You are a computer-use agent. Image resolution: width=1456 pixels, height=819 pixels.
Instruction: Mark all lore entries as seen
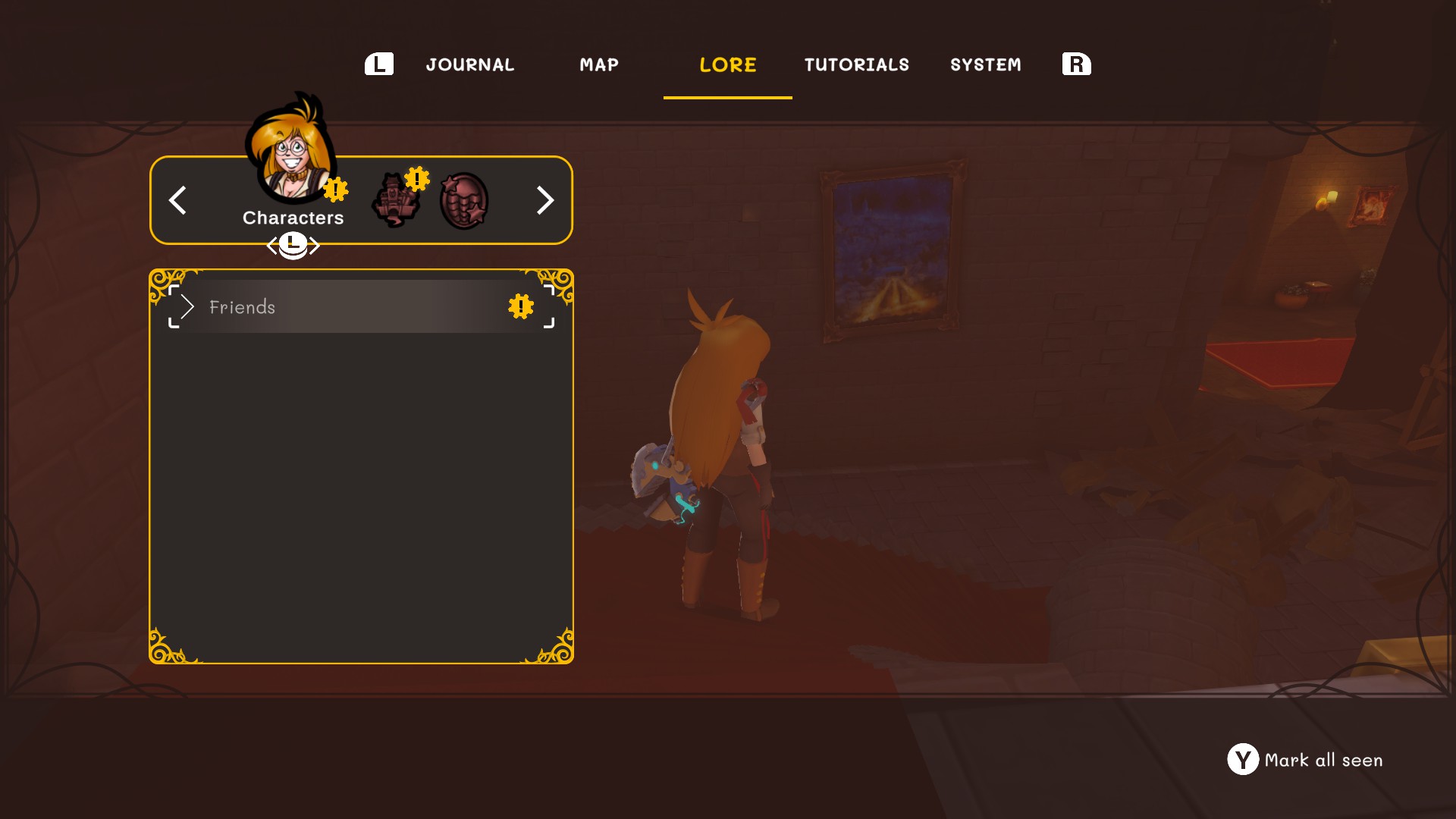(x=1304, y=760)
